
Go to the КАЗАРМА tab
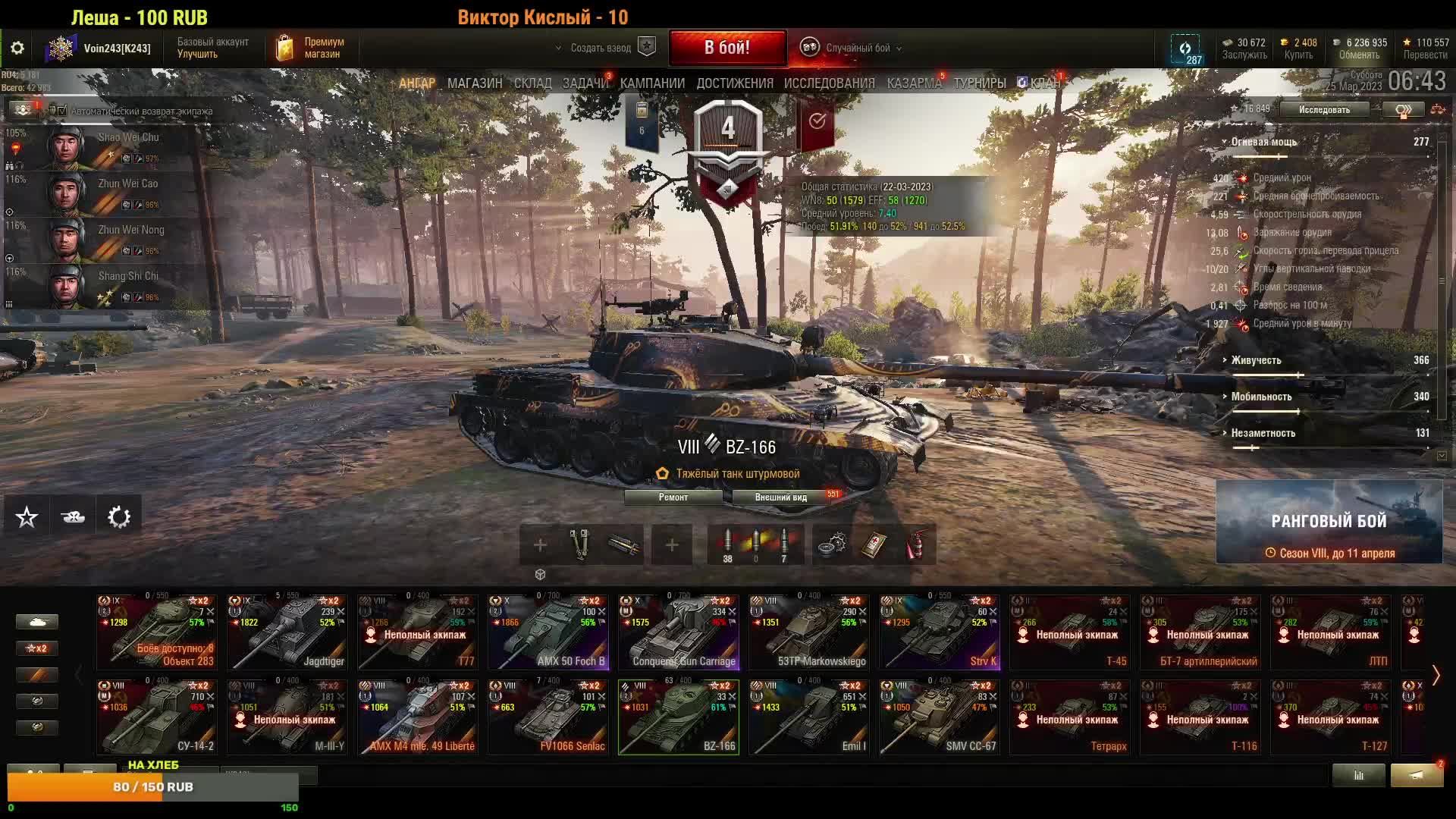click(x=914, y=83)
